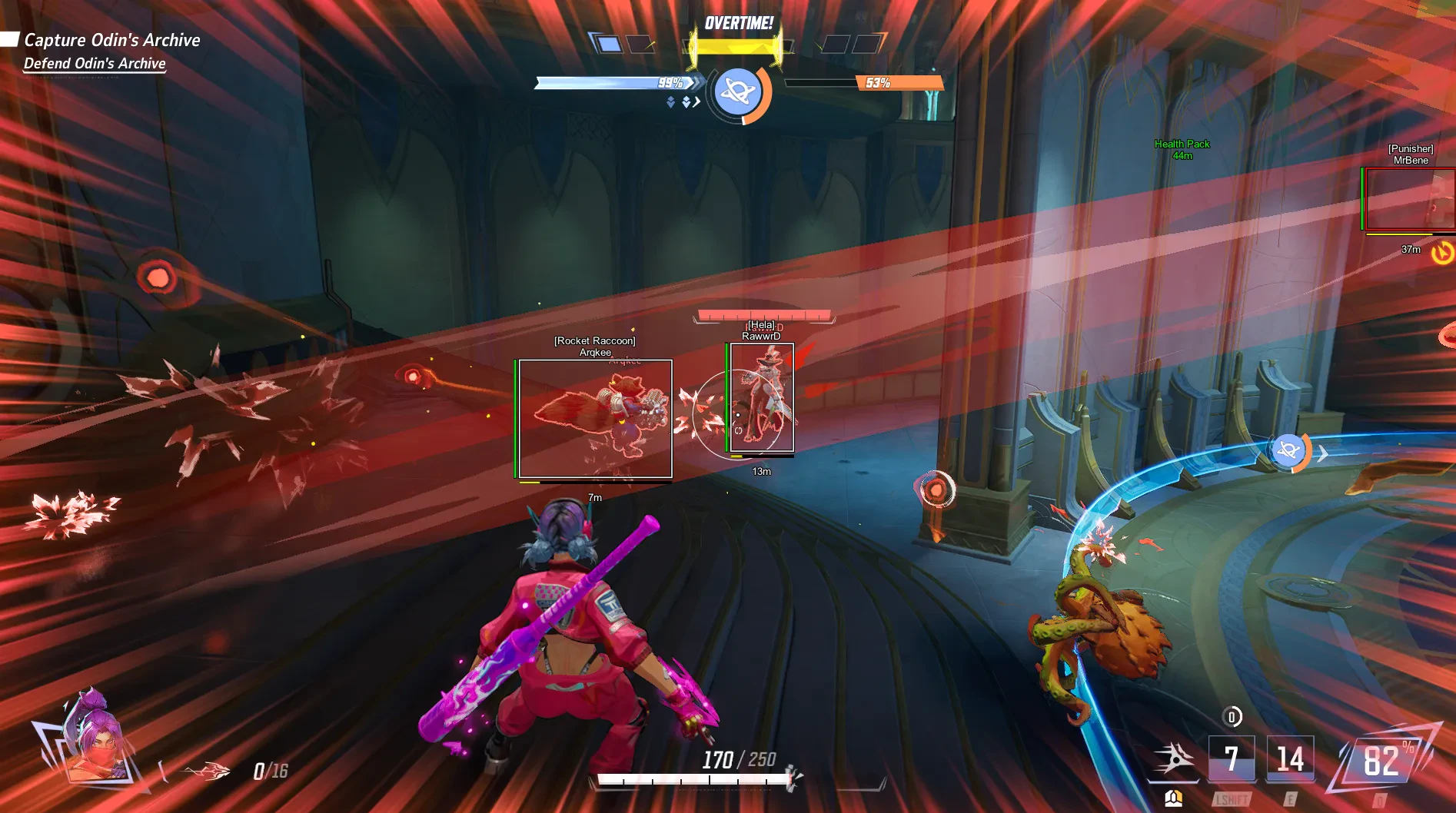
Task: Select the ability slot on 14-second cooldown
Action: [1290, 759]
